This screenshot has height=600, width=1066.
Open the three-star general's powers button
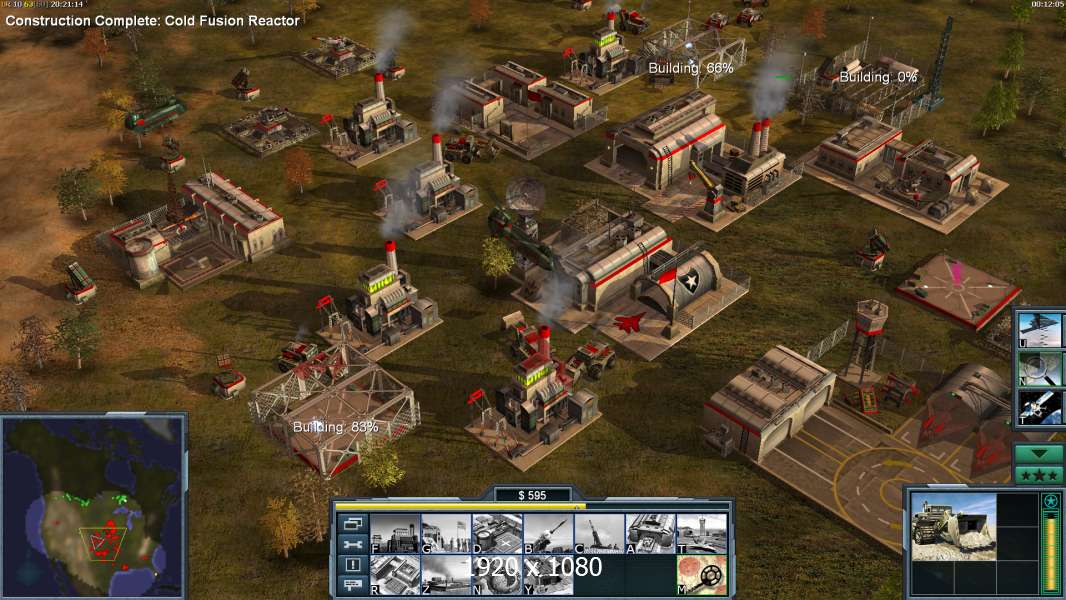(x=1039, y=474)
